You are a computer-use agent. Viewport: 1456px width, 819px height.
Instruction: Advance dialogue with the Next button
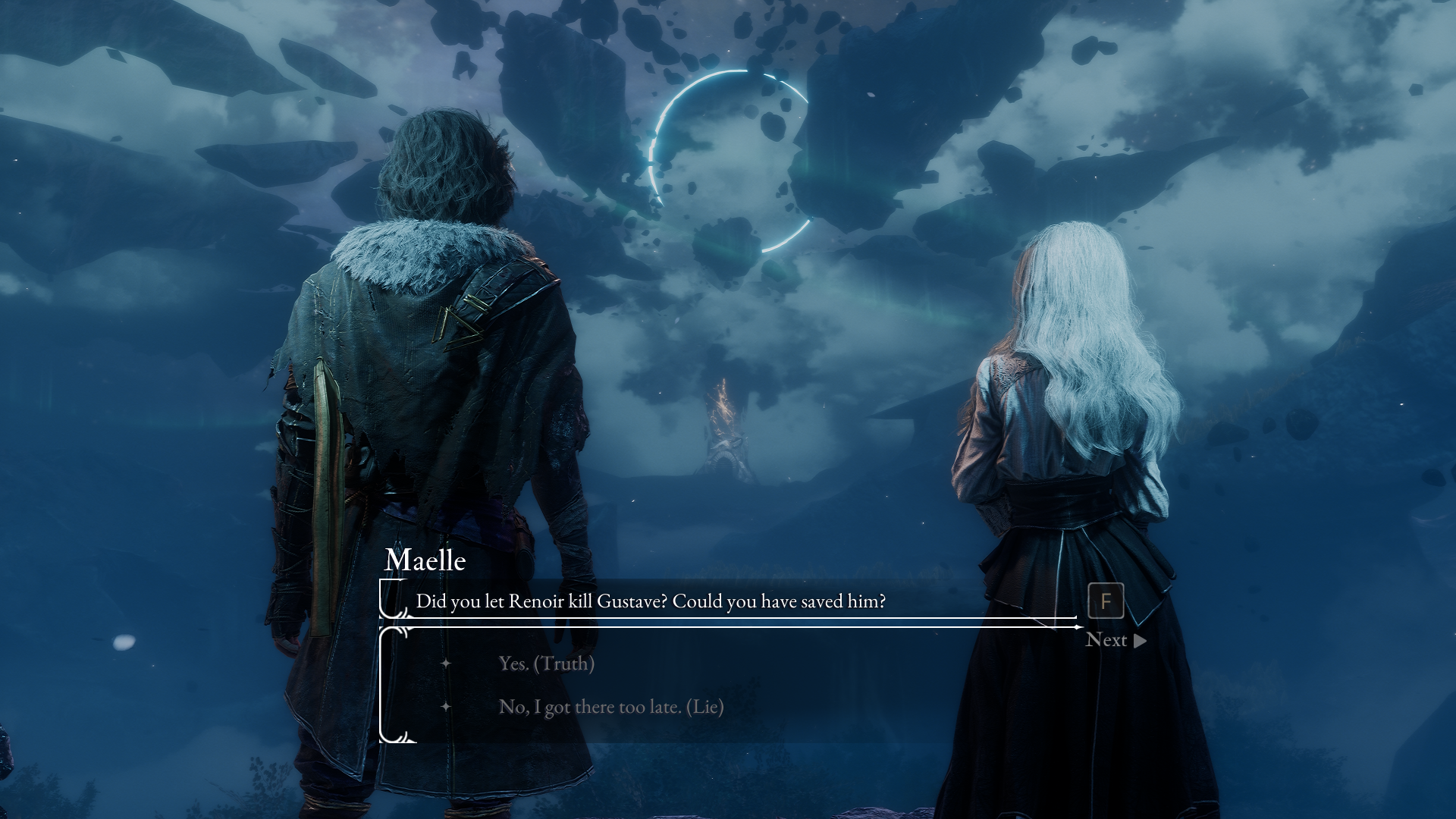point(1115,640)
